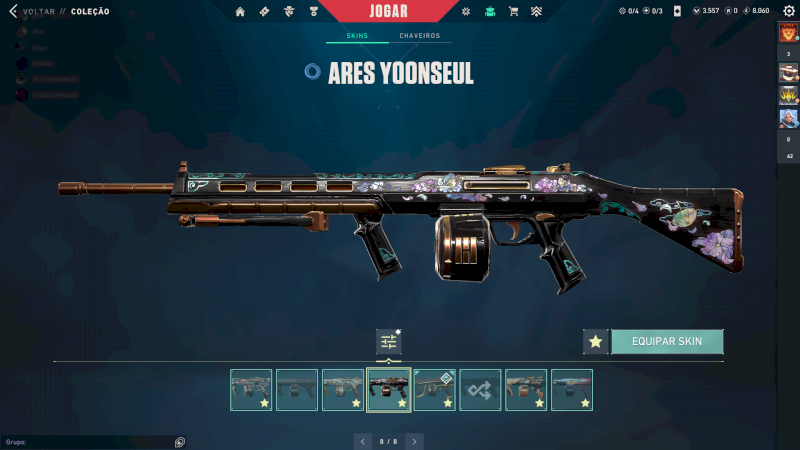Select the Skins tab
800x450 pixels.
tap(357, 36)
